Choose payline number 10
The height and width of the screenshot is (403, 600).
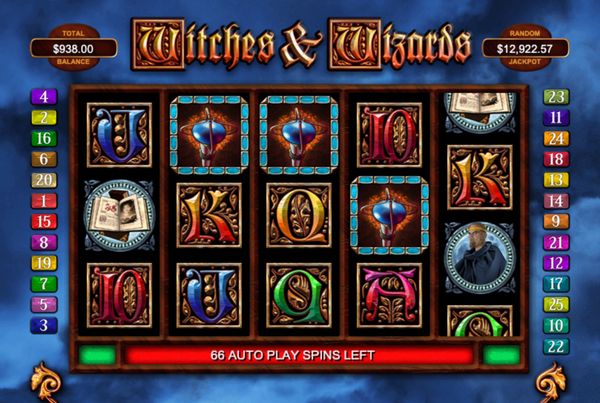click(x=556, y=325)
